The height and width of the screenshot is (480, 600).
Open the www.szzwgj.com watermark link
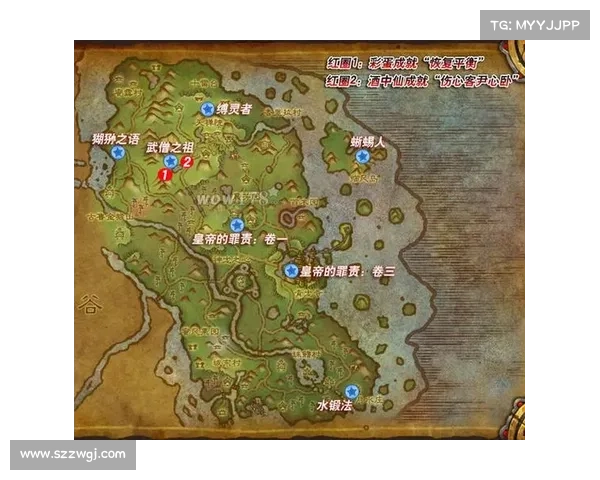tap(72, 455)
